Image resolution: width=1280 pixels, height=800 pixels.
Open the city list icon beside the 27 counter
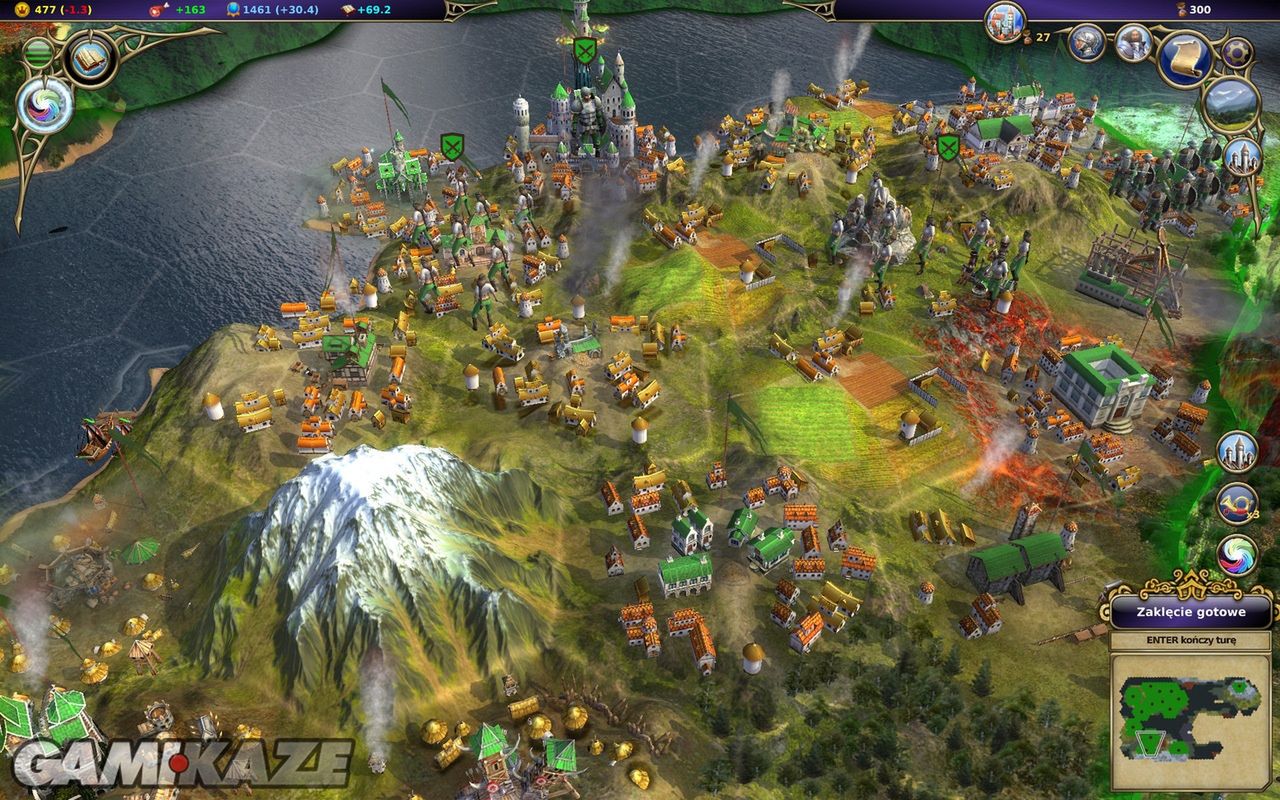tap(1005, 21)
